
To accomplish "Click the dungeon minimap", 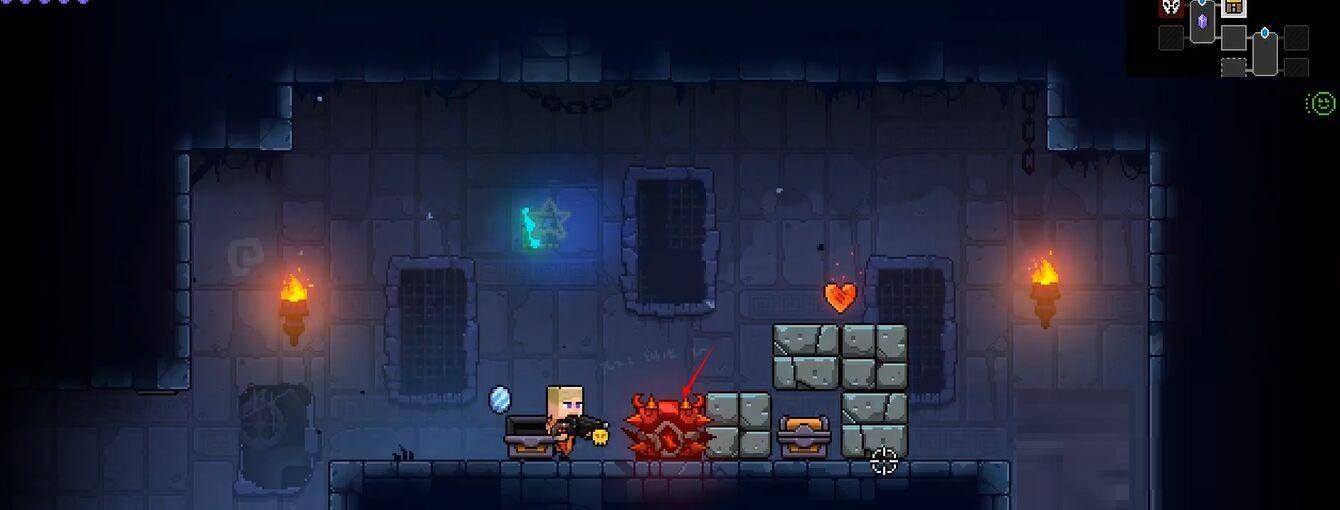I will [1234, 38].
